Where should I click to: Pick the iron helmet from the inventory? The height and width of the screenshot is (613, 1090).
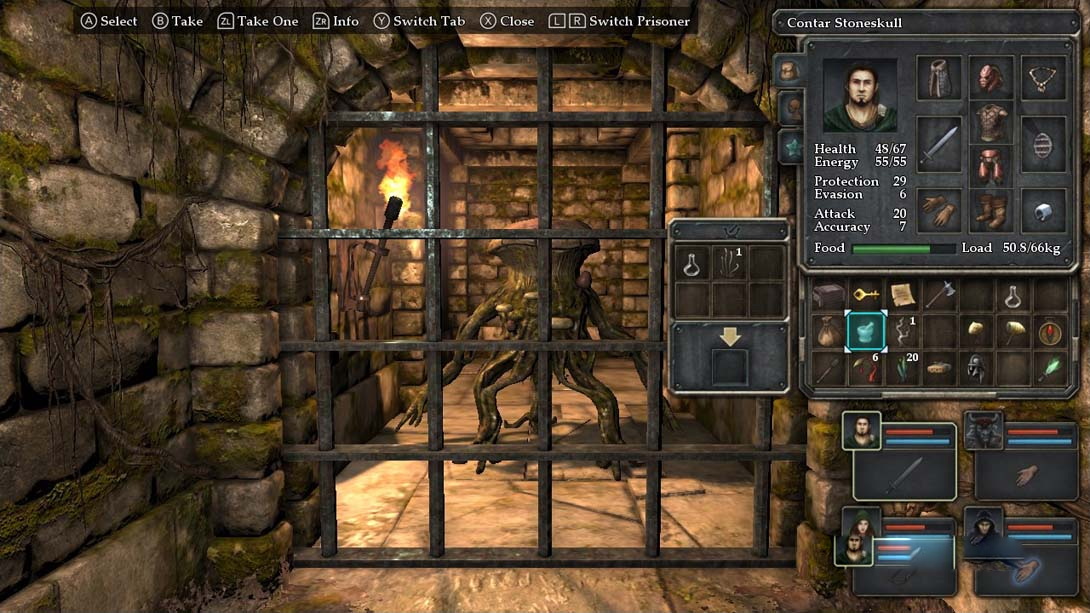[x=977, y=367]
